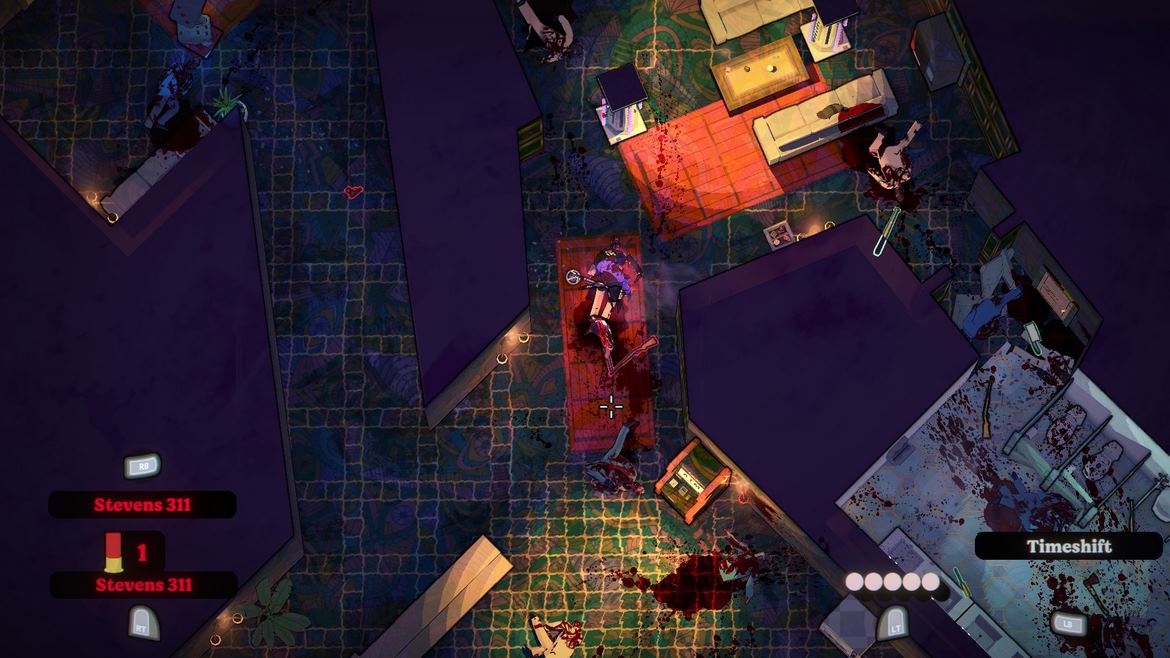Choose the Stevens 311 slot above the RT glyph
1170x658 pixels.
[x=142, y=585]
